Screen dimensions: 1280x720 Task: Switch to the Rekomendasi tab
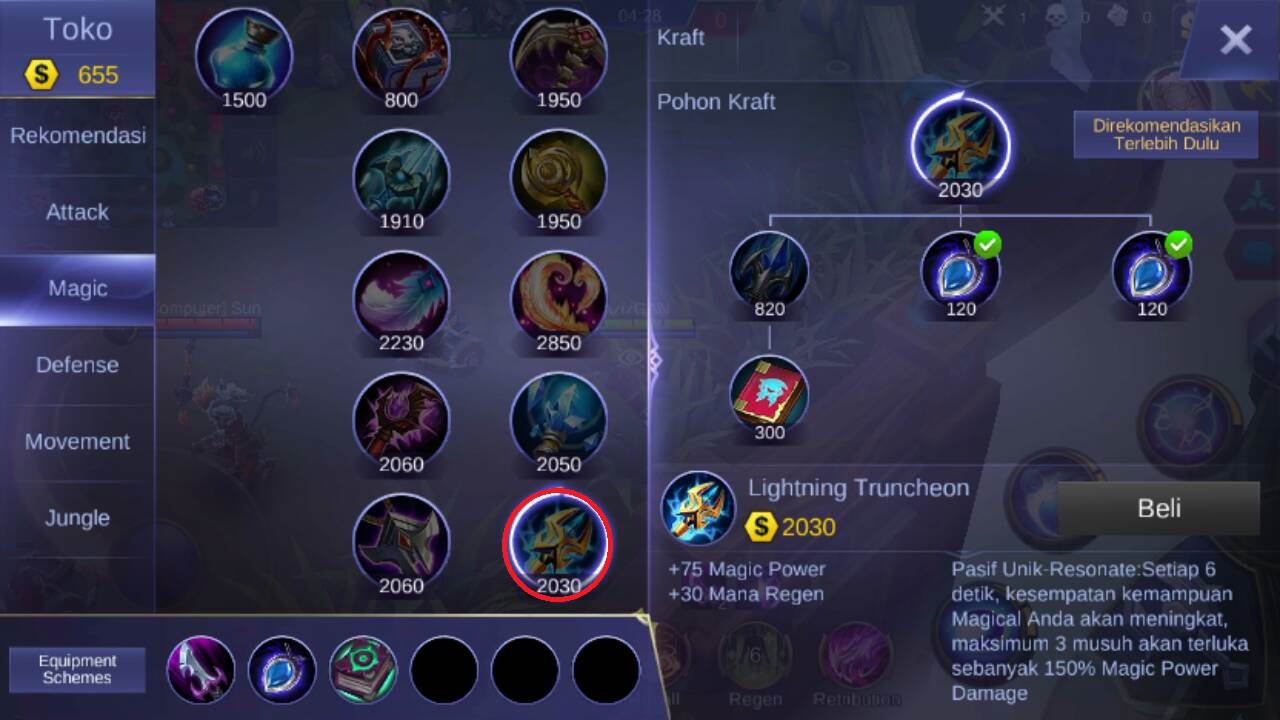(x=78, y=135)
